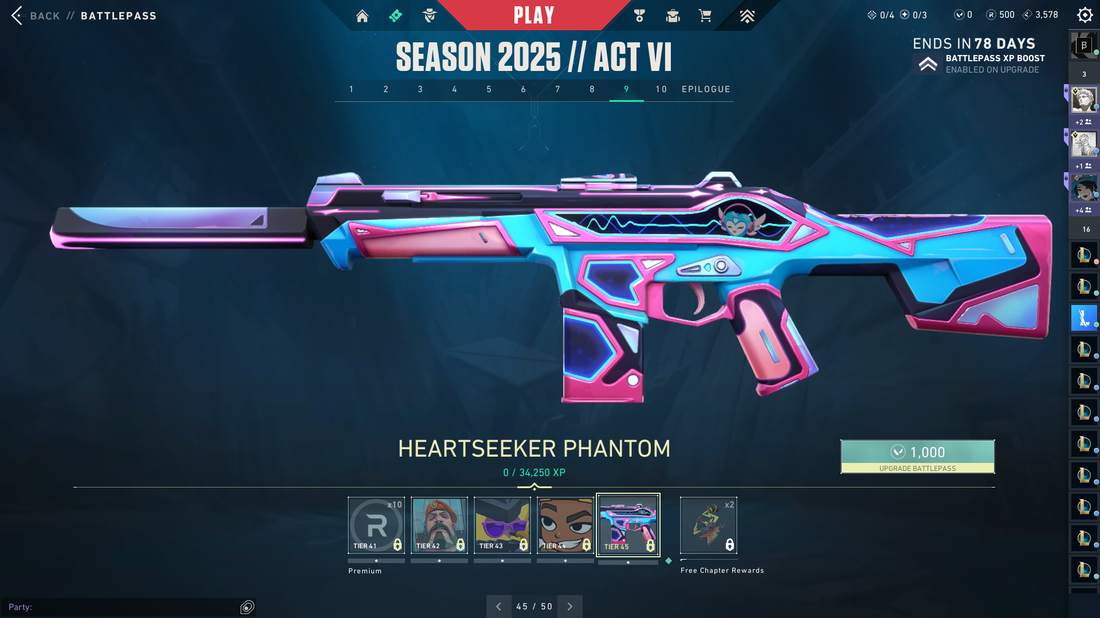Screen dimensions: 1100x618
Task: Open the home icon in top navigation
Action: tap(362, 16)
